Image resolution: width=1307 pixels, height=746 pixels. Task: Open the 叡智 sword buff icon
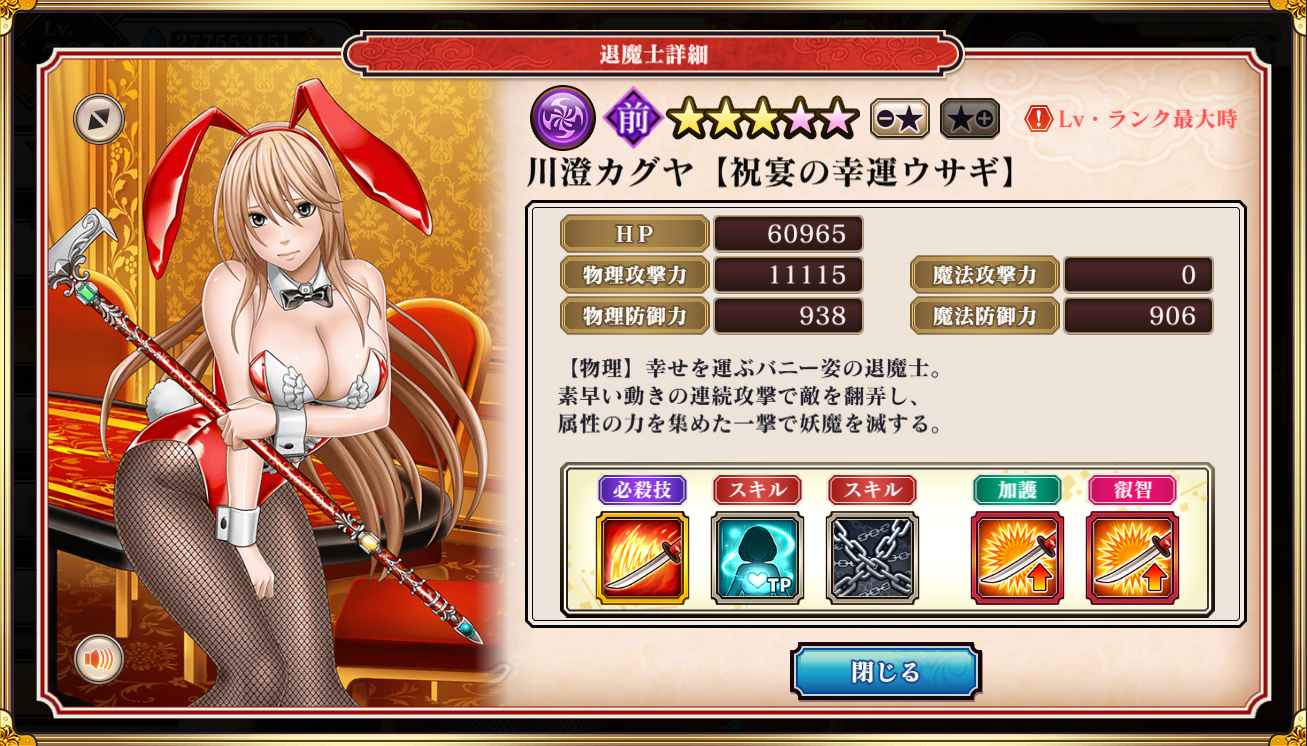1132,558
